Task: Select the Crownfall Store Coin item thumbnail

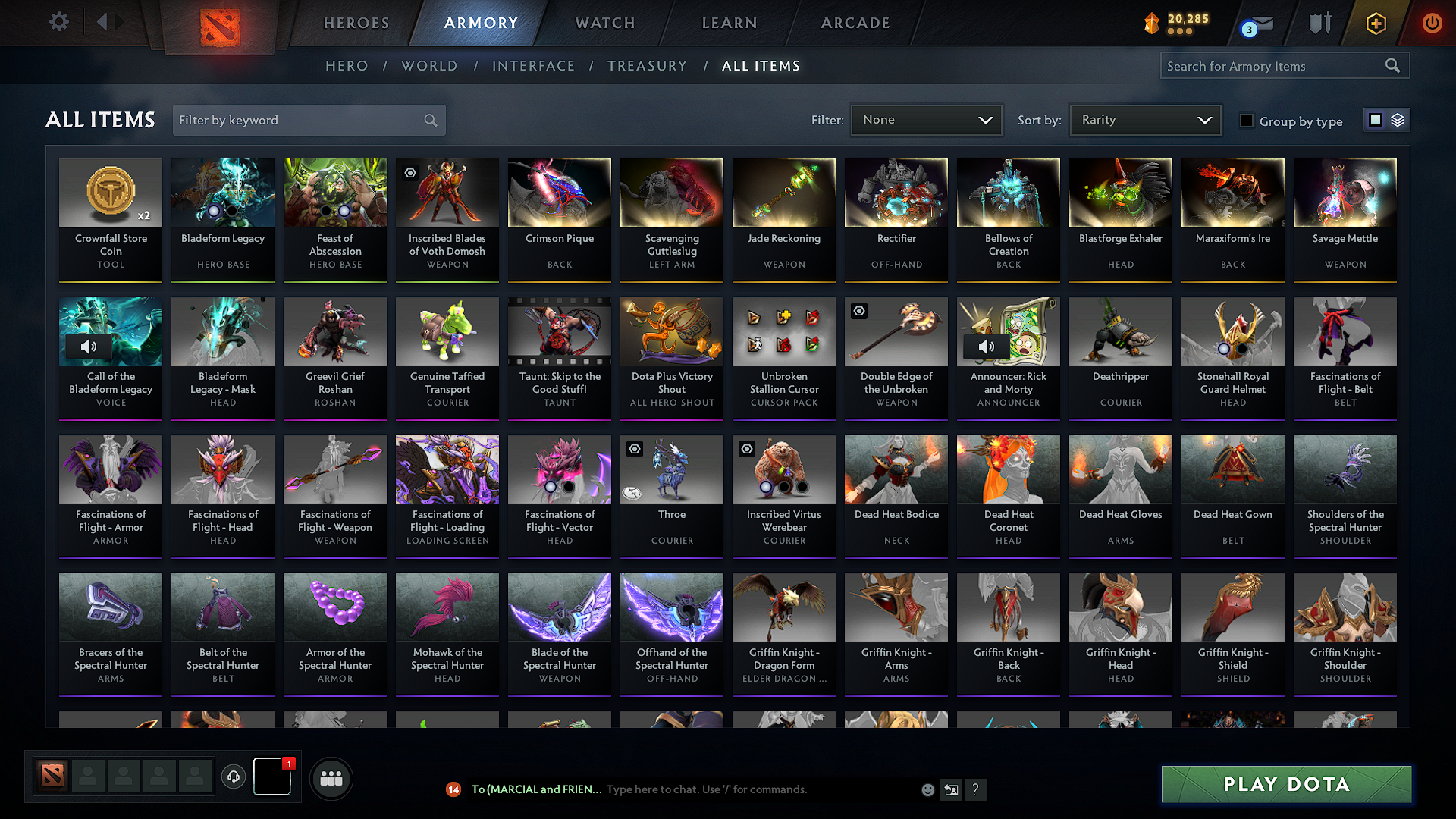Action: (110, 193)
